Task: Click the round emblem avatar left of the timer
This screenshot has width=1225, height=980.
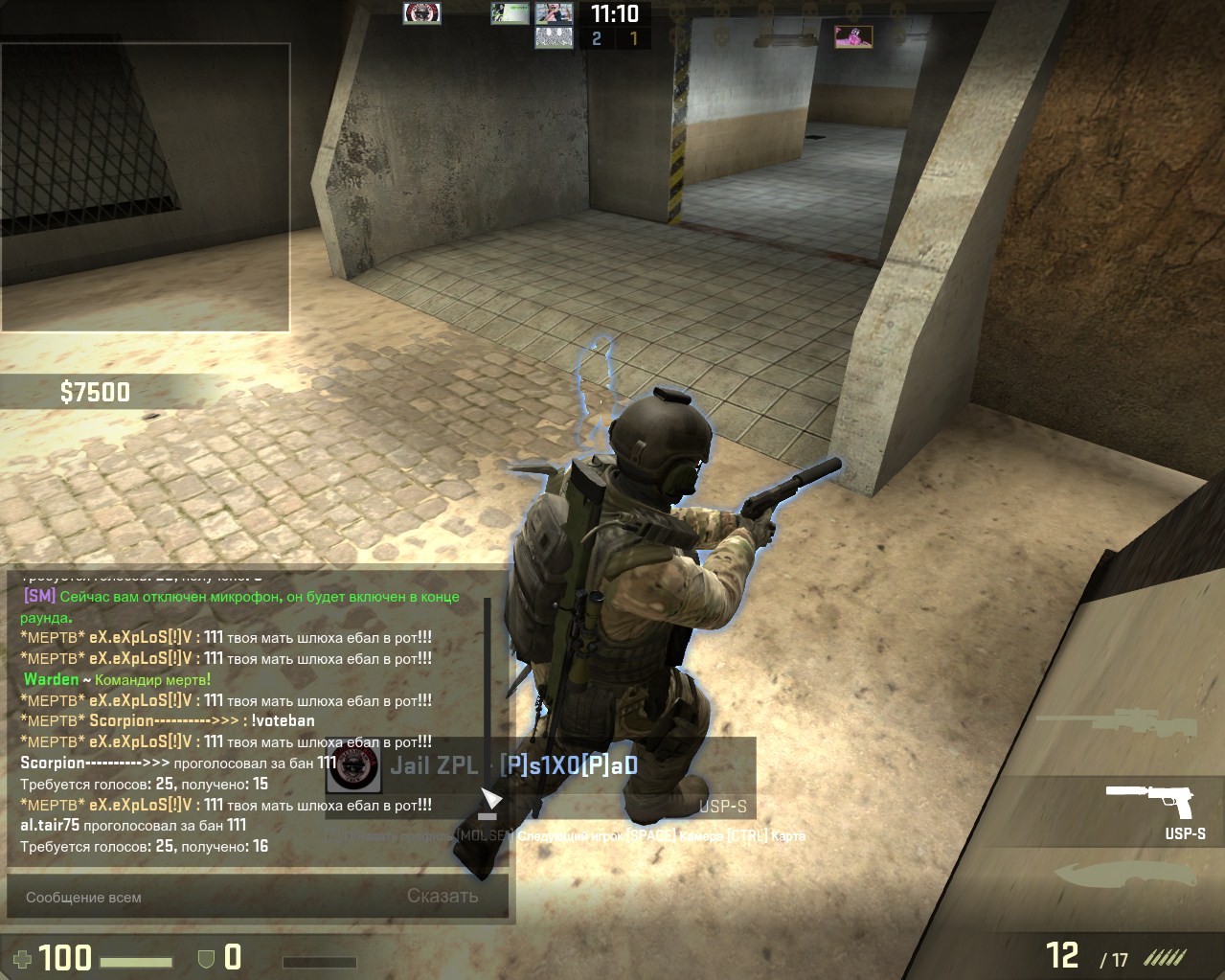Action: tap(421, 13)
